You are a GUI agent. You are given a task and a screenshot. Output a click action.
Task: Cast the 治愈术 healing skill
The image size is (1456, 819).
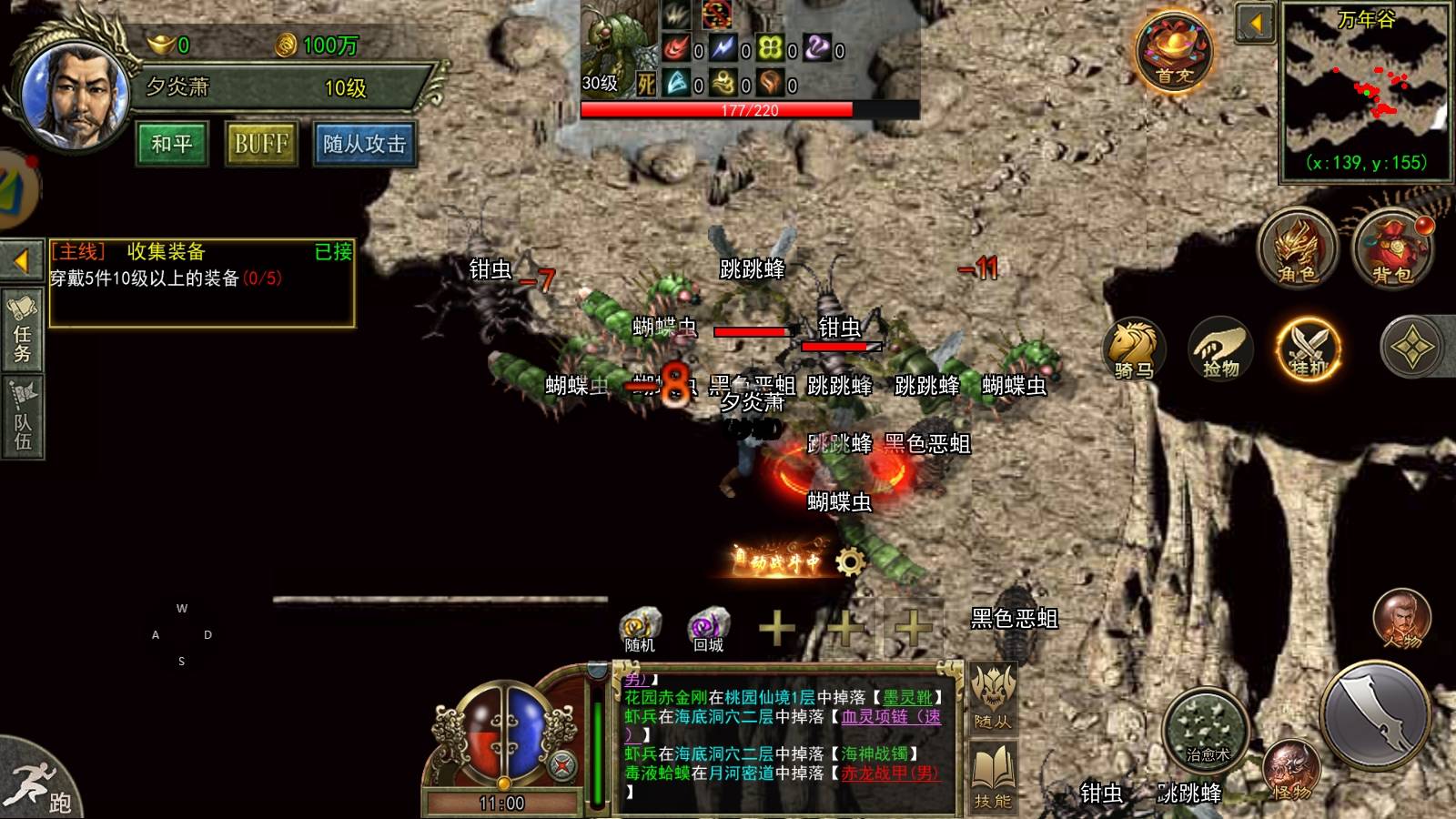(1208, 733)
